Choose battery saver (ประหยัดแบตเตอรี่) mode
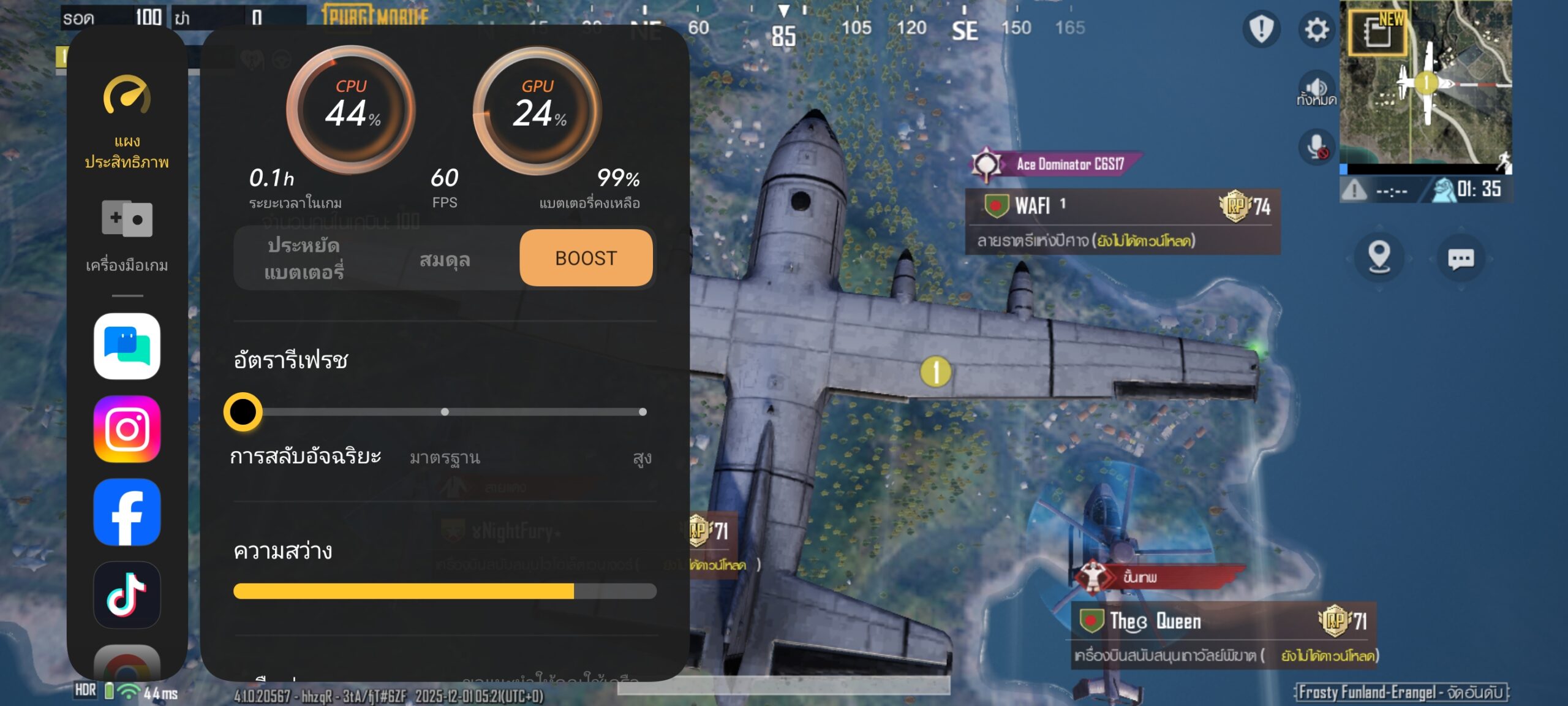 pyautogui.click(x=304, y=259)
